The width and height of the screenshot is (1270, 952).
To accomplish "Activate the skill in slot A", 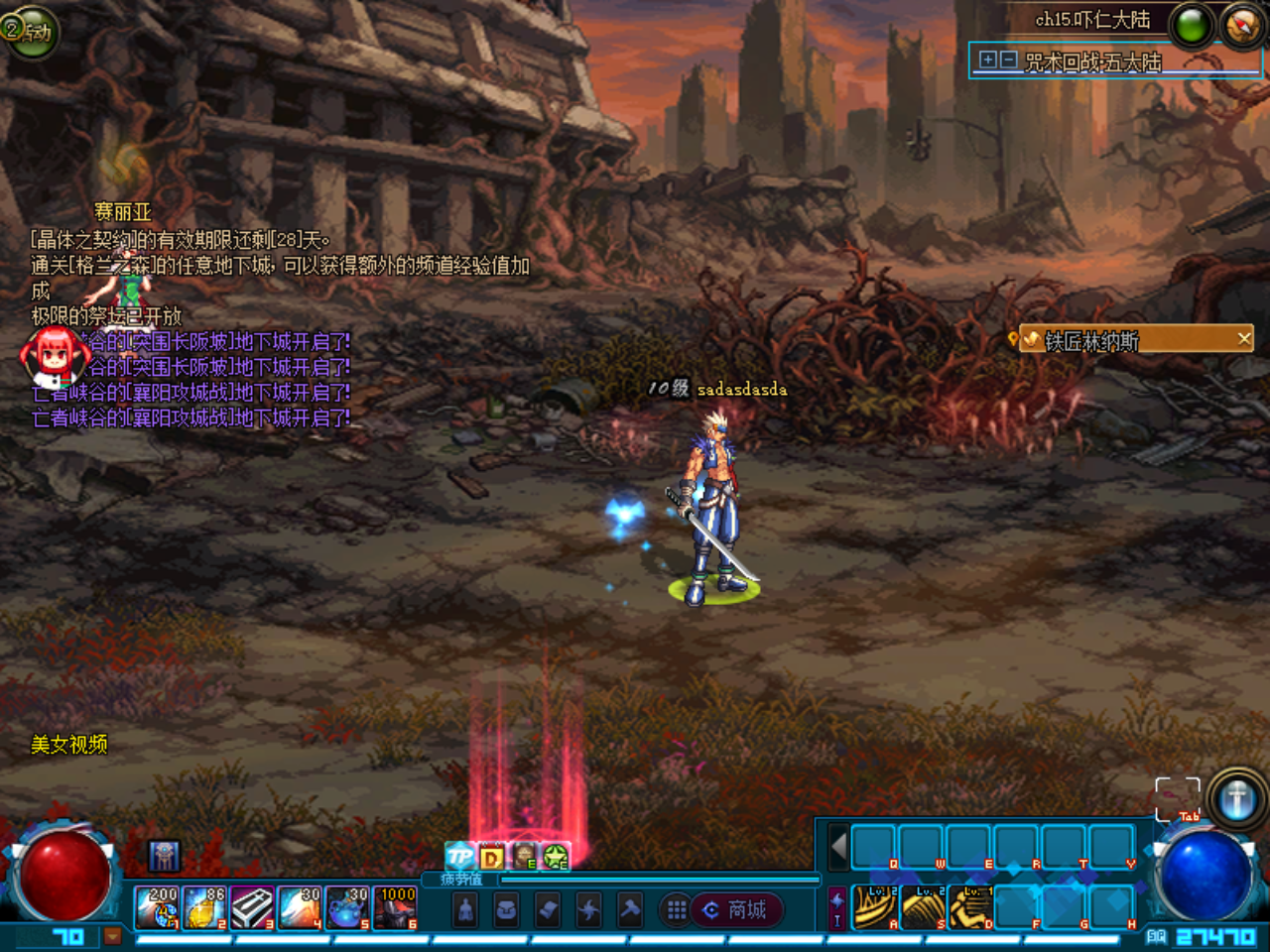I will click(875, 907).
